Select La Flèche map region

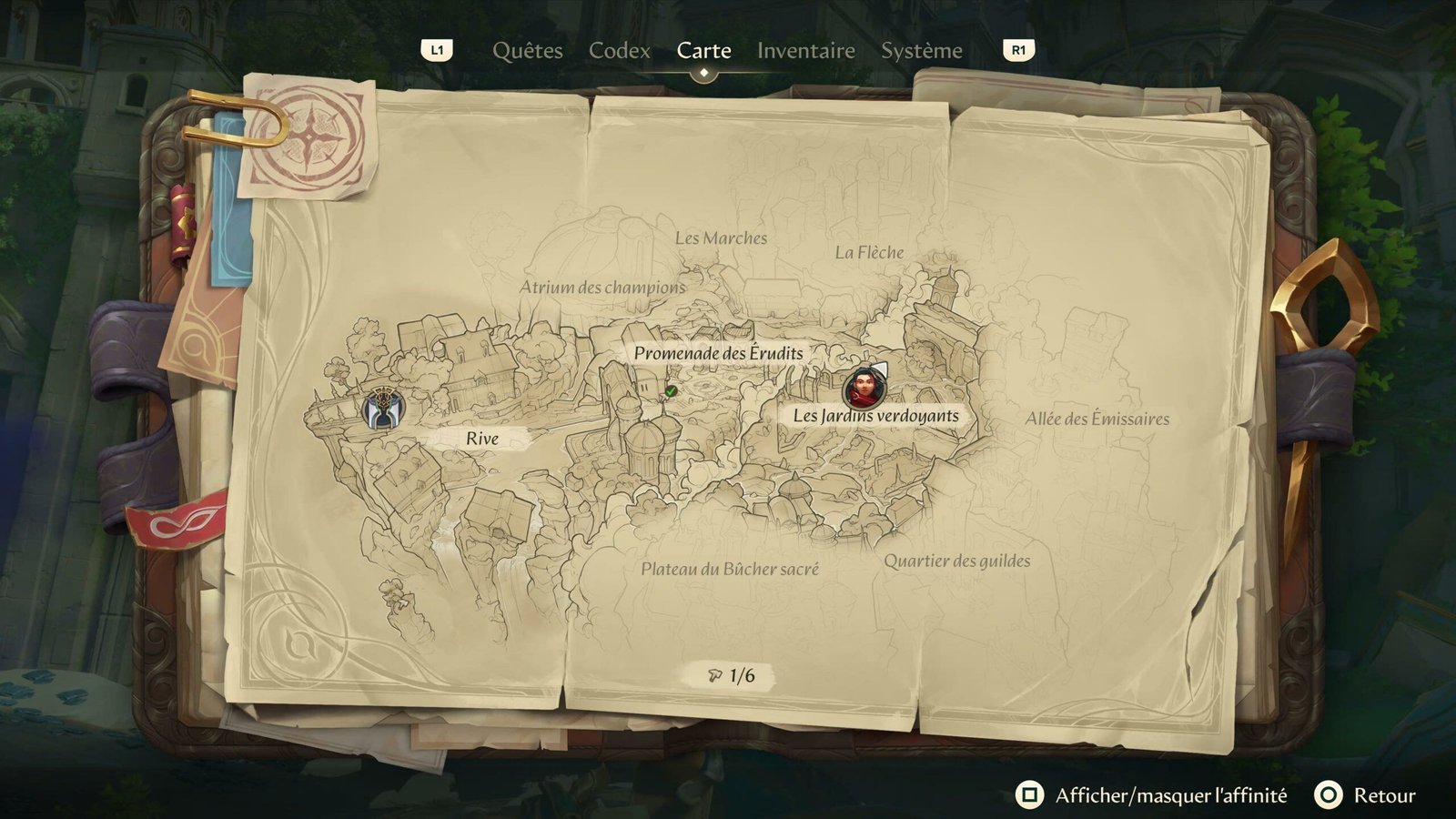[869, 253]
